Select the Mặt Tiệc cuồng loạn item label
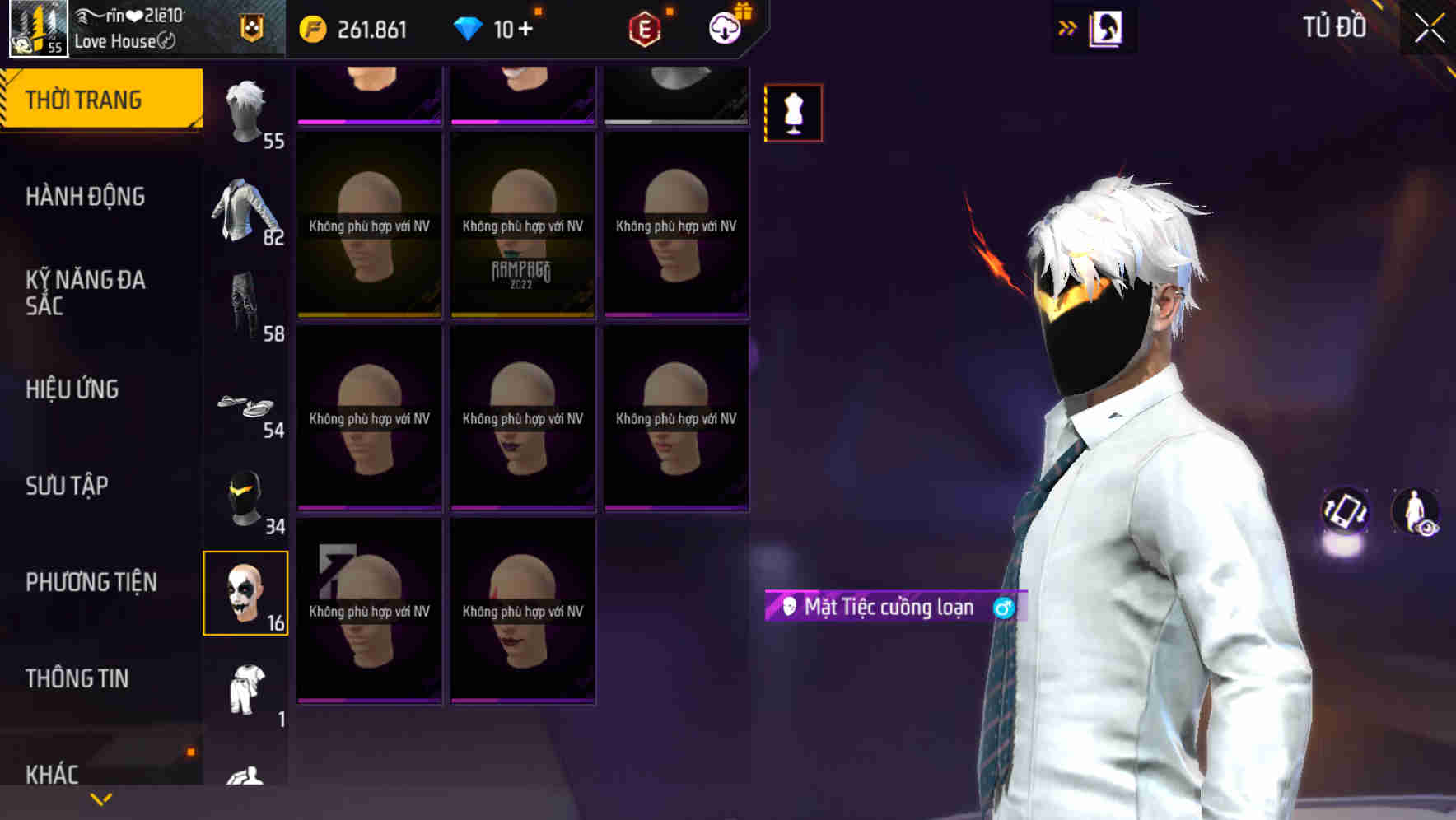 click(x=889, y=606)
